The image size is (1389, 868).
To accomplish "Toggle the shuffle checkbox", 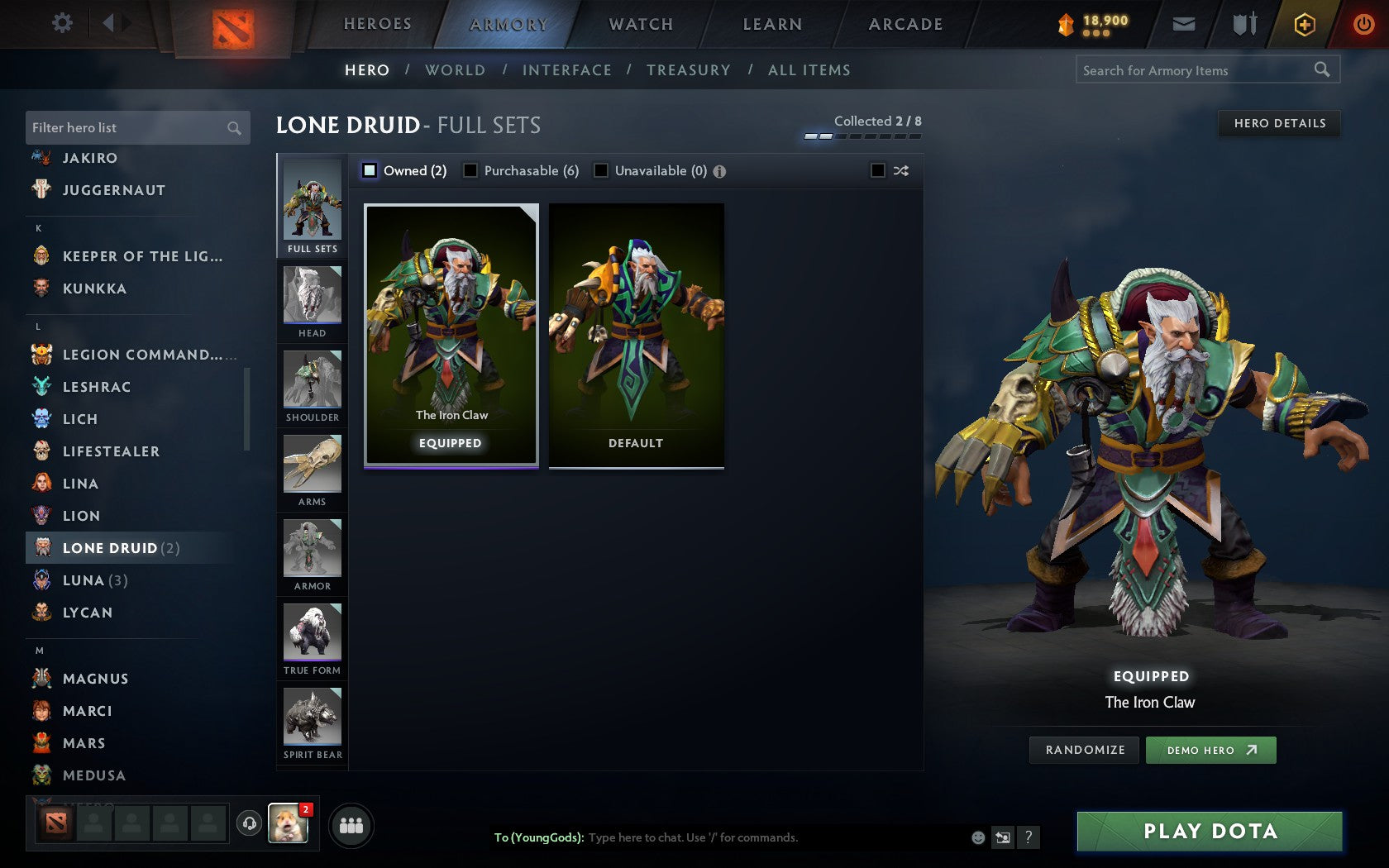I will click(x=878, y=170).
